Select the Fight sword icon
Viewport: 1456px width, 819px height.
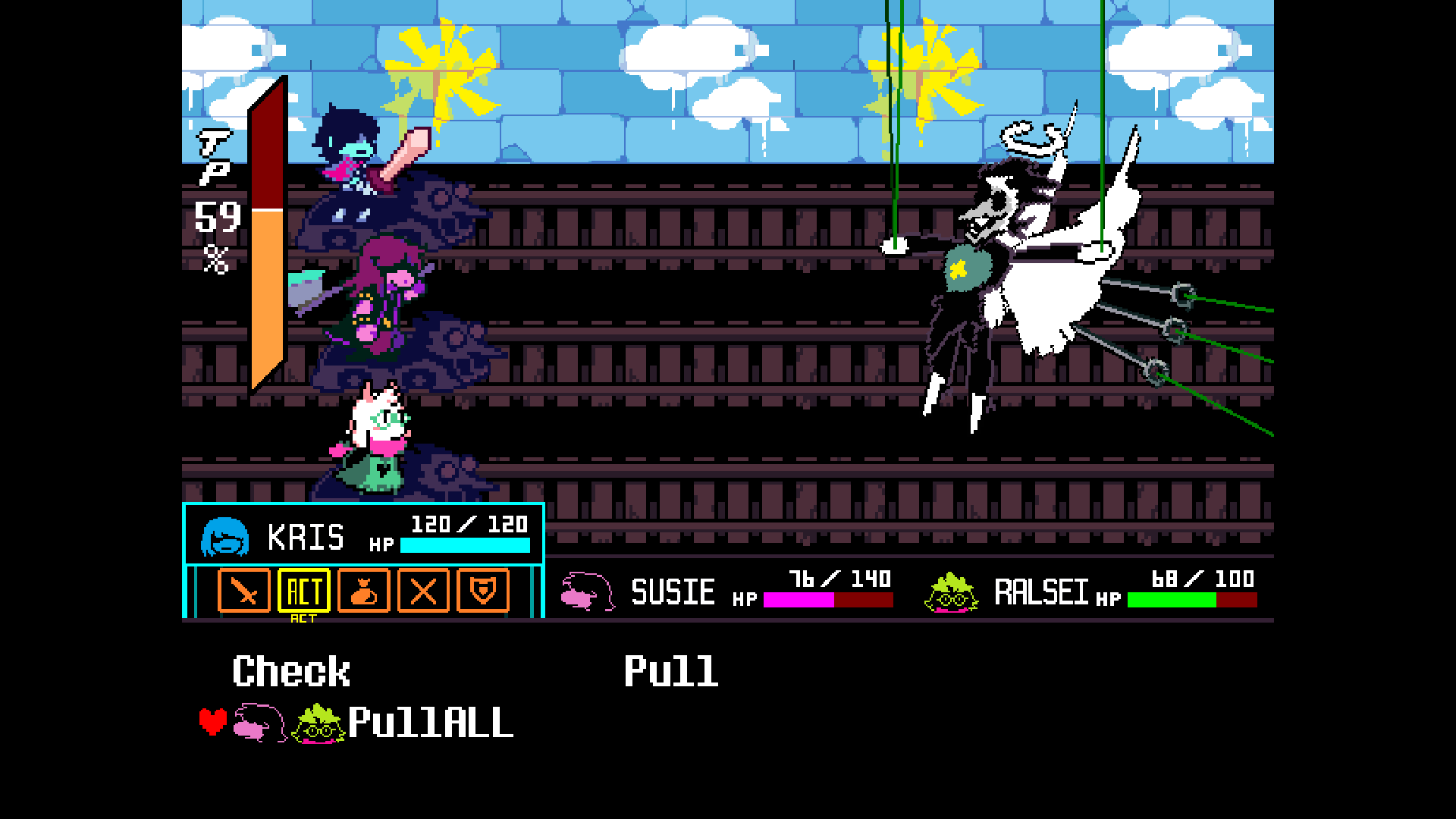244,591
